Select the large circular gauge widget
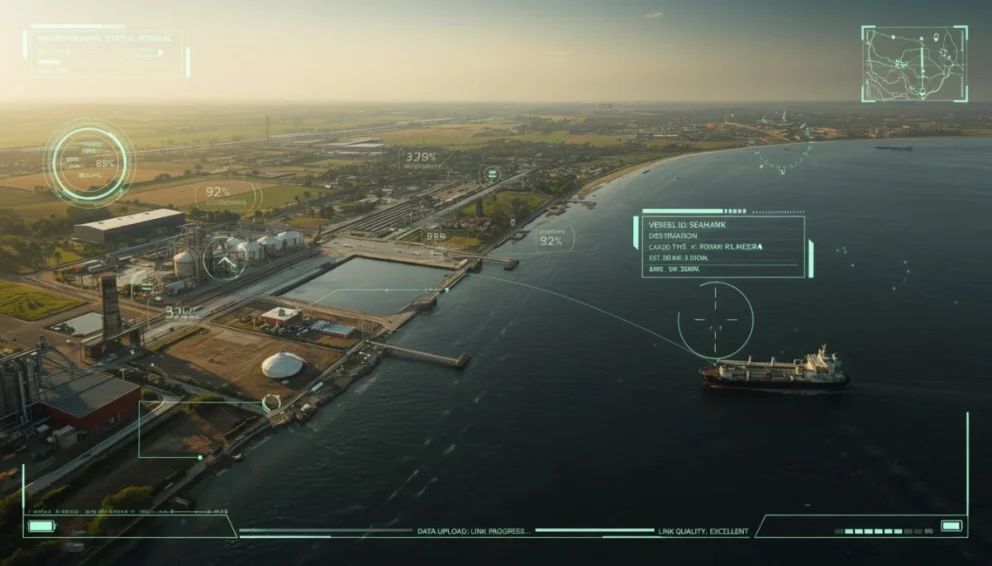The height and width of the screenshot is (566, 992). coord(90,164)
